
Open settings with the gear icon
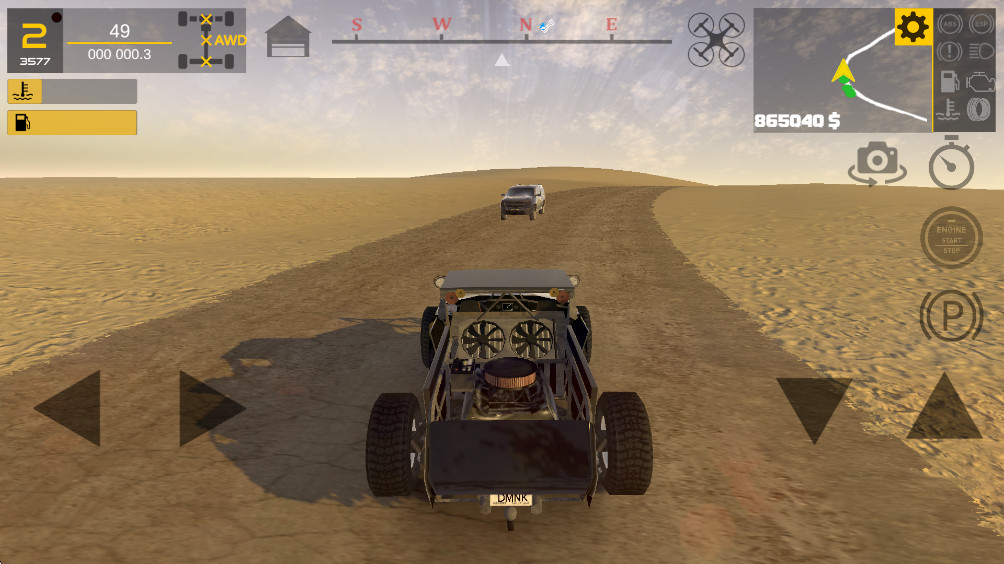[913, 27]
